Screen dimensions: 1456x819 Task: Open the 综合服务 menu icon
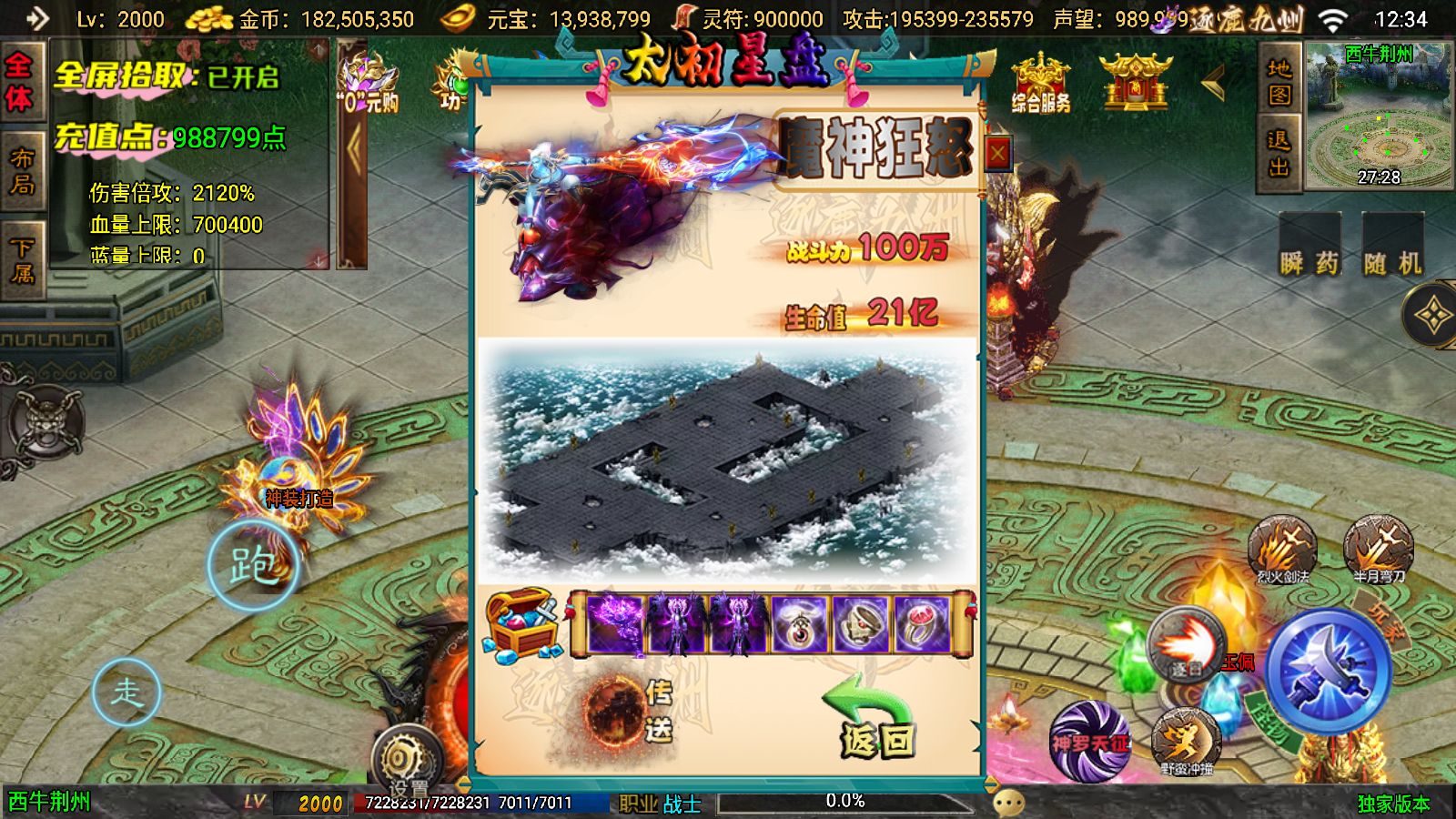click(x=1041, y=85)
